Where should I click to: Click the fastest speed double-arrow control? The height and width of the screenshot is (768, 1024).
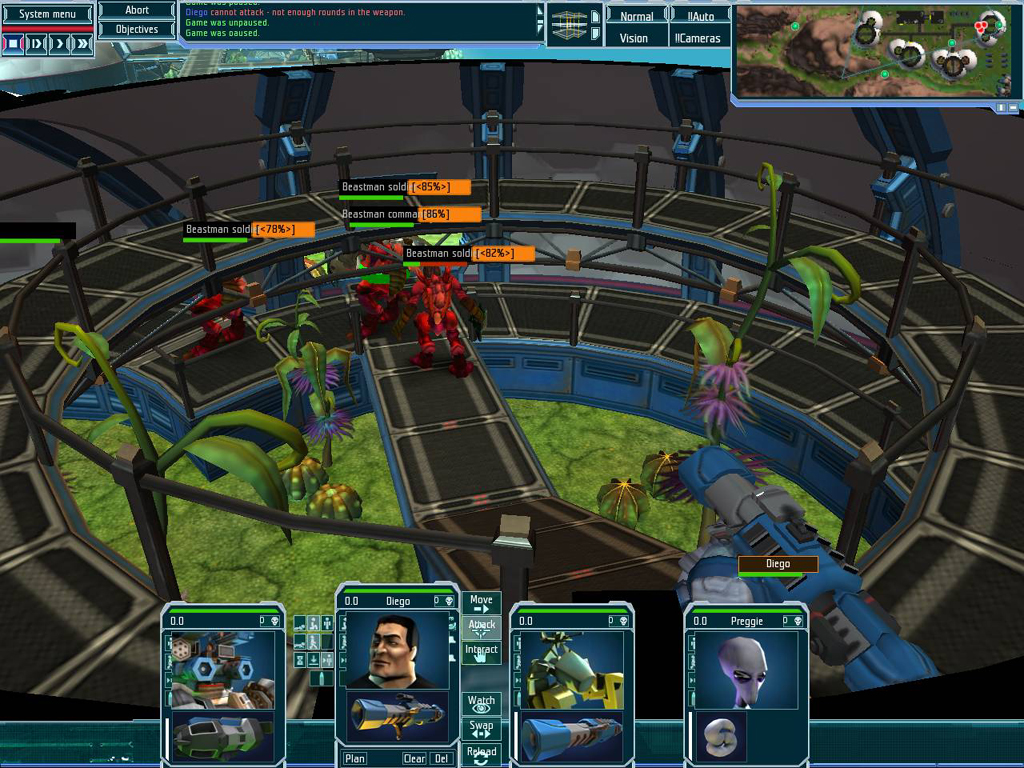click(x=84, y=44)
